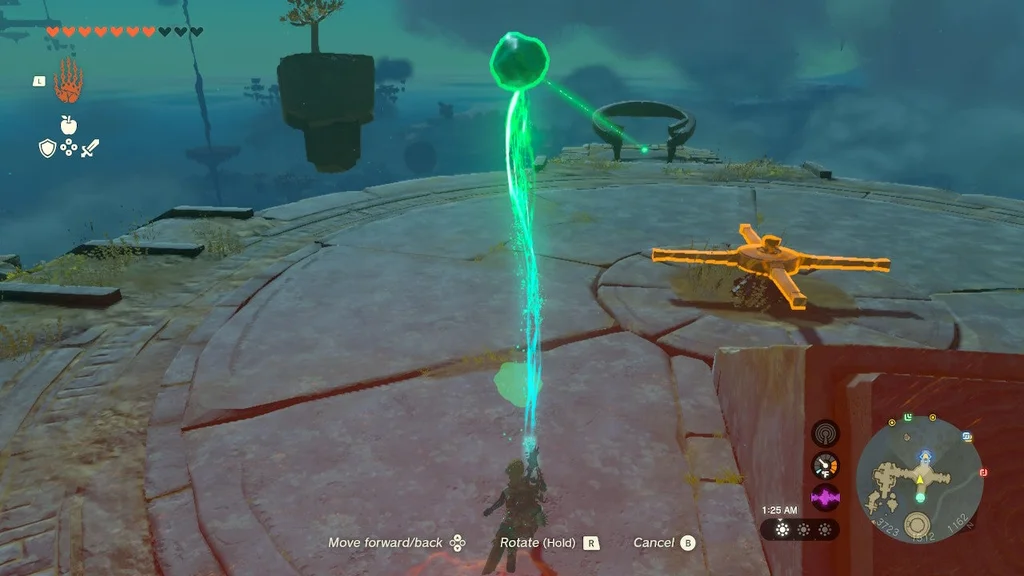Select the shield equipment icon

[47, 148]
